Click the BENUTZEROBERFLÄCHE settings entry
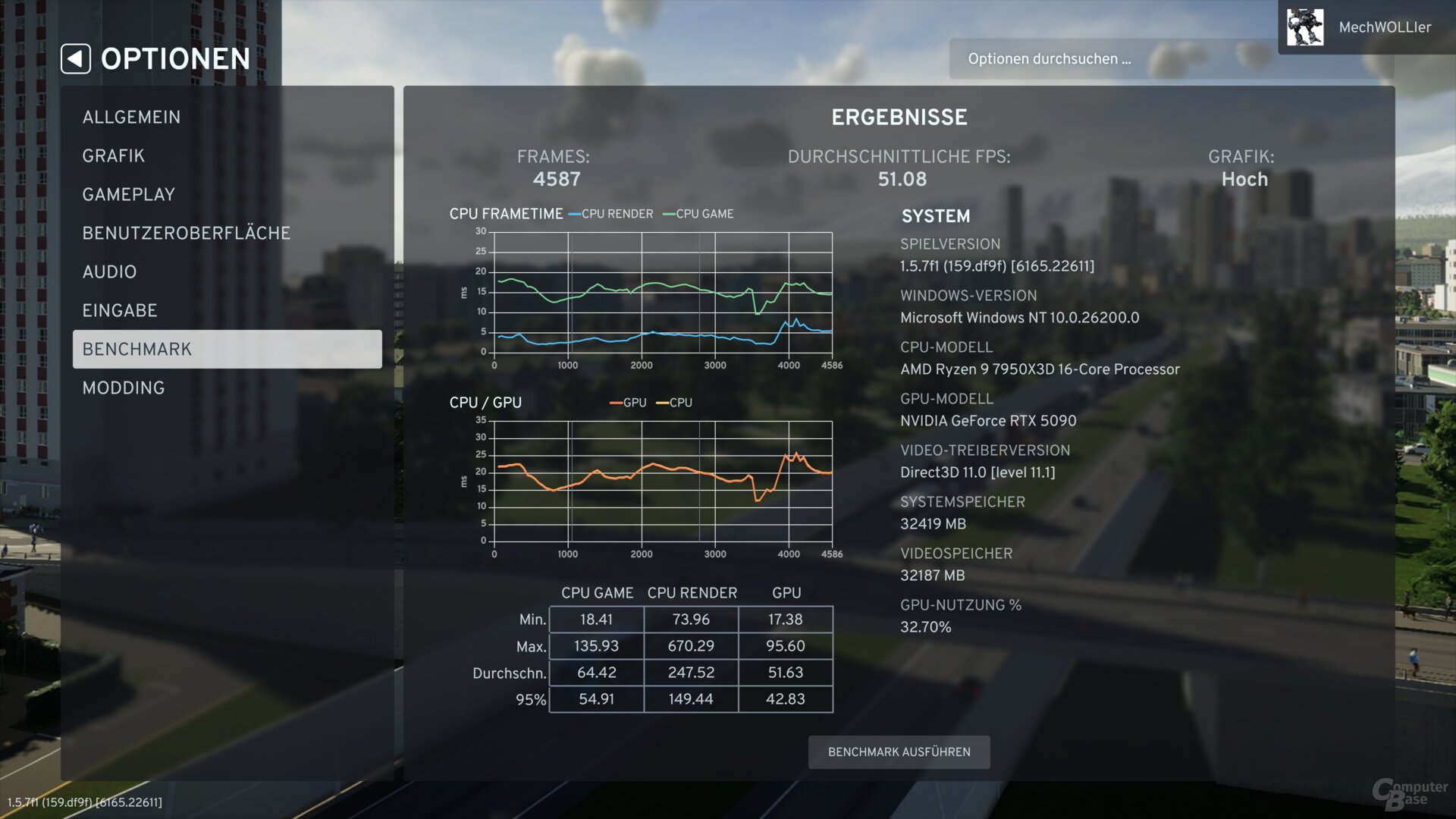 pos(186,233)
